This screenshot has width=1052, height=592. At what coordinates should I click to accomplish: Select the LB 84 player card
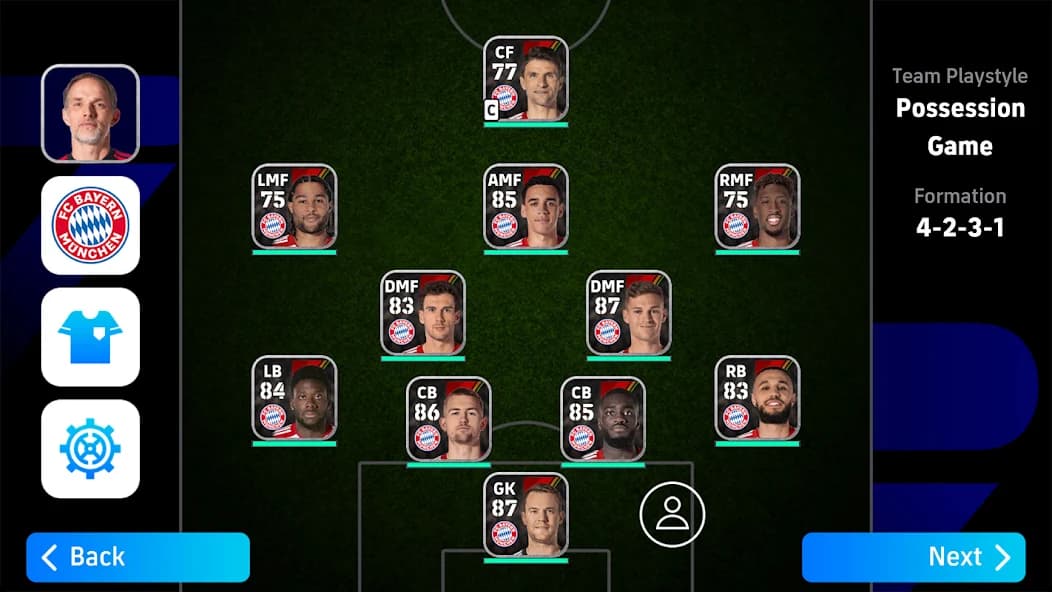[x=294, y=397]
